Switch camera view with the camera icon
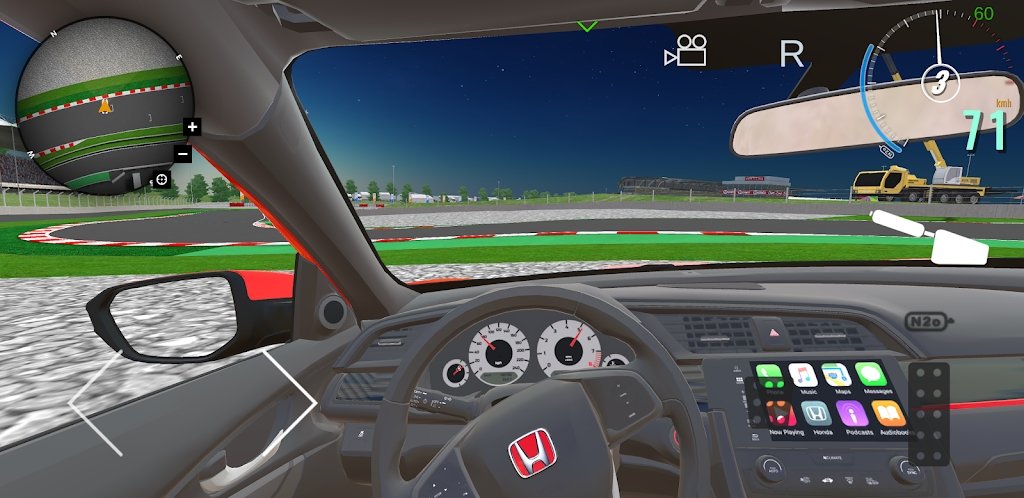 click(686, 51)
